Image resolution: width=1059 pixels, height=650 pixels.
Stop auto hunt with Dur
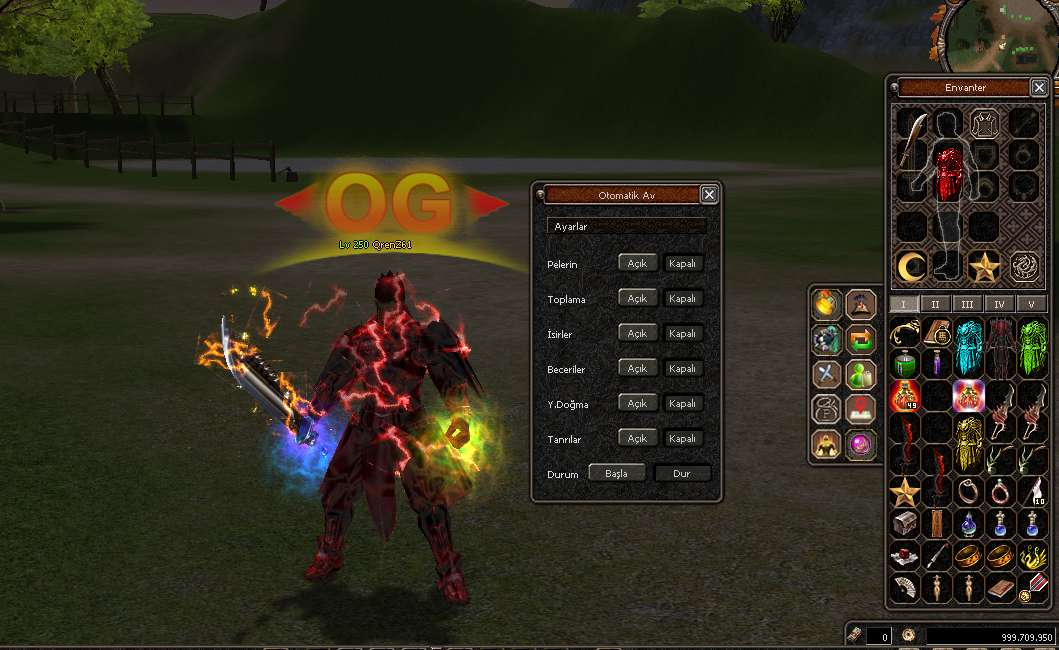tap(682, 474)
